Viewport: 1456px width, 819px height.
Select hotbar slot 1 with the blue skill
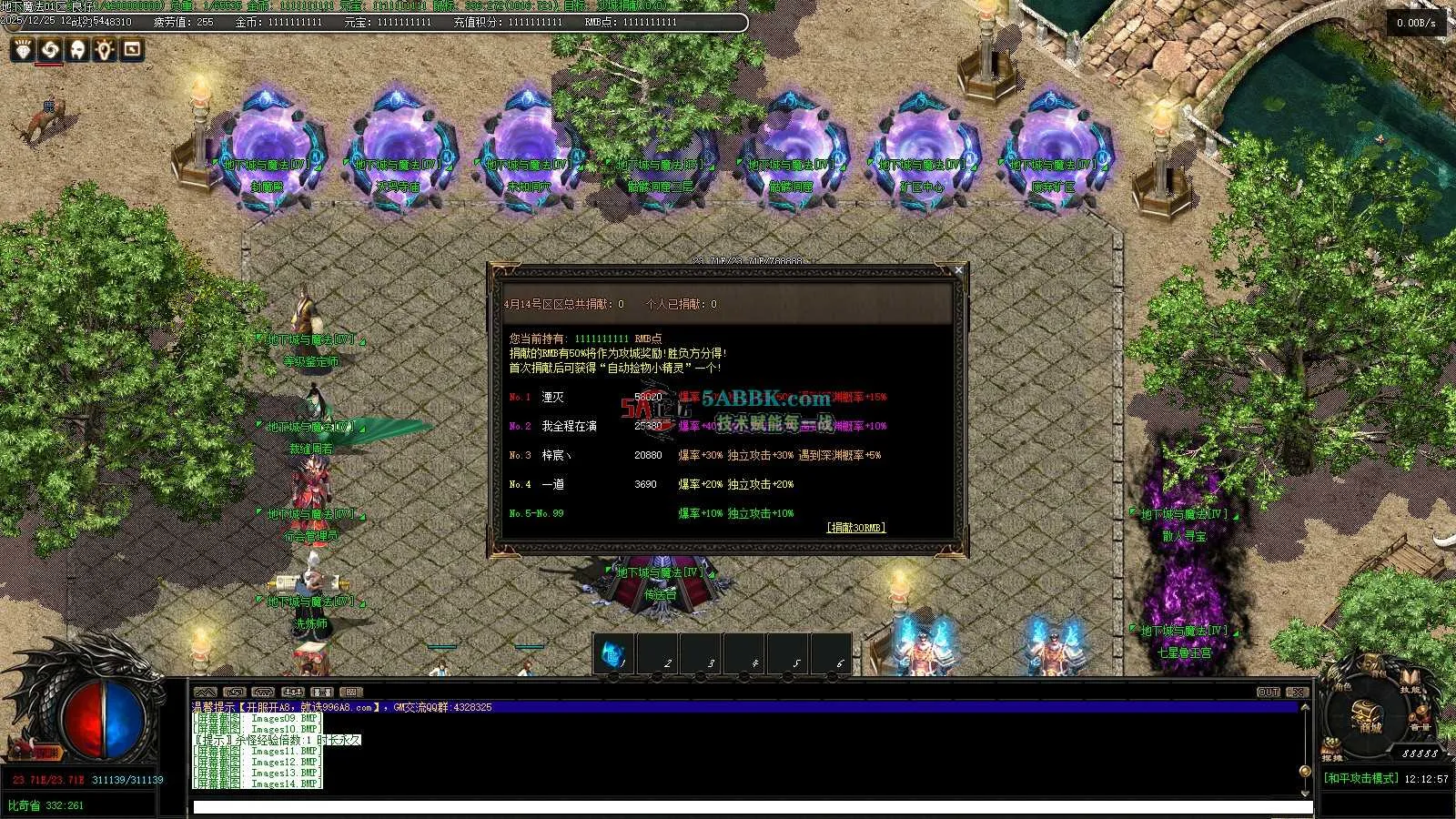[613, 655]
